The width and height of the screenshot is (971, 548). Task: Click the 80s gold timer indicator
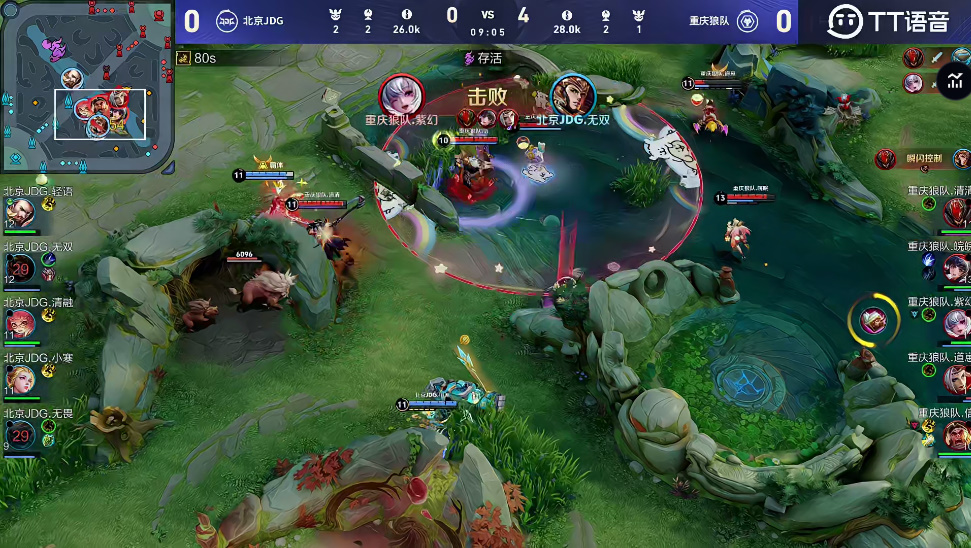coord(196,58)
